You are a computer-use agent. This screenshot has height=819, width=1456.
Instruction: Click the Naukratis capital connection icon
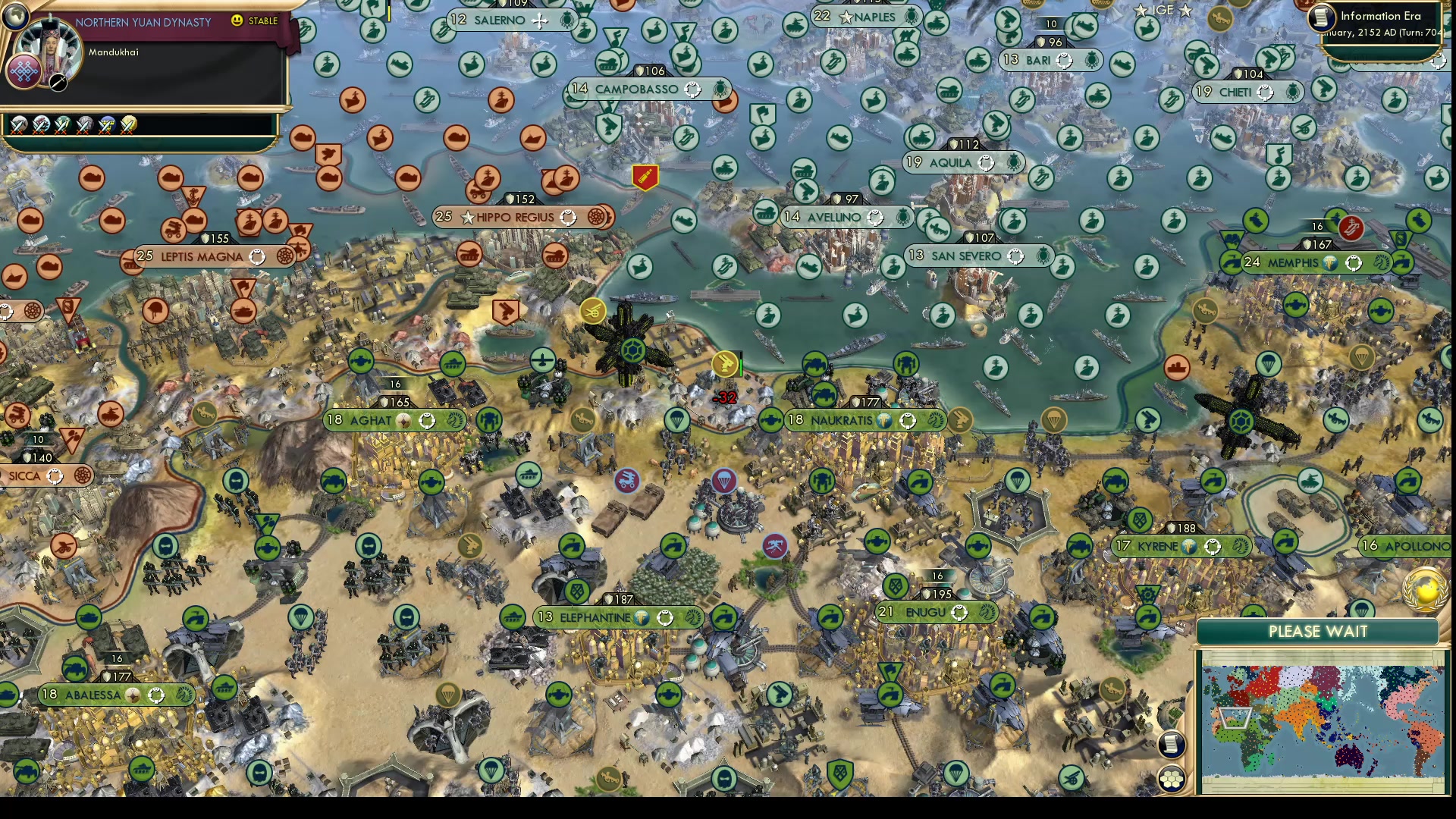pos(884,419)
